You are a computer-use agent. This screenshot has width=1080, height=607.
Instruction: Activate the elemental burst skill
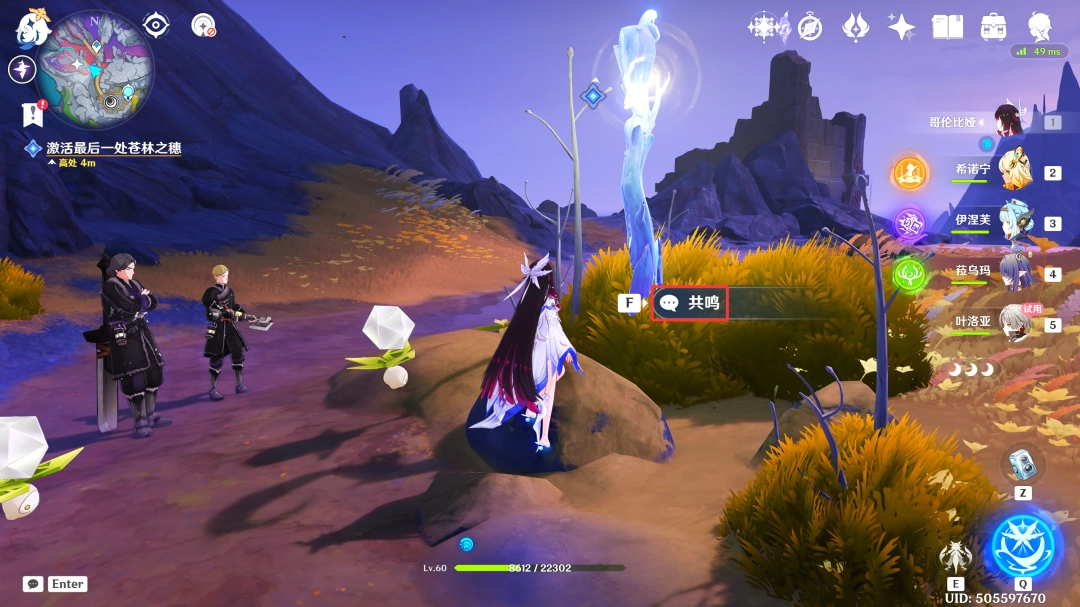(1023, 546)
